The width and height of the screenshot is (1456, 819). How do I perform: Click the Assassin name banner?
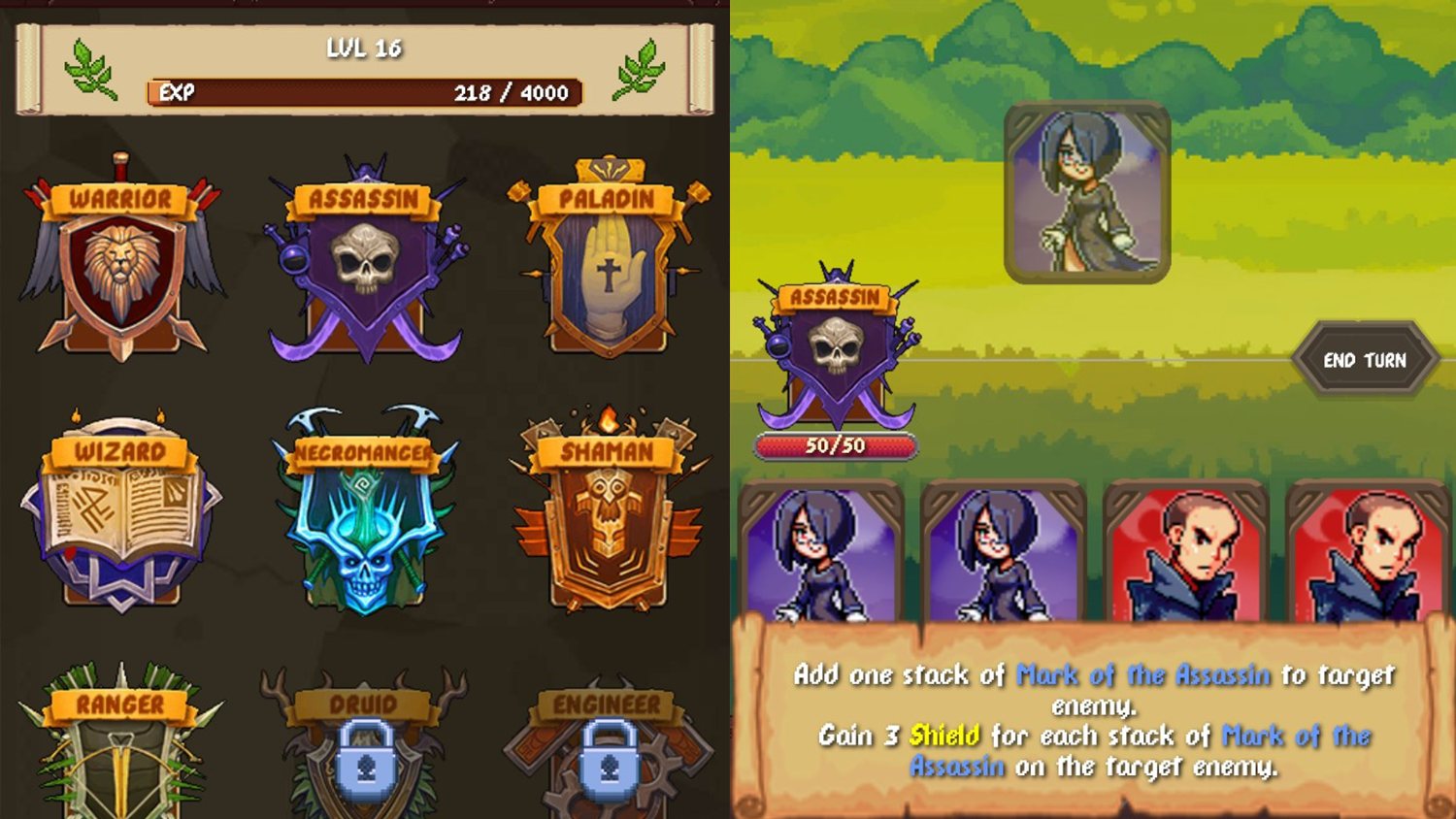click(x=837, y=298)
